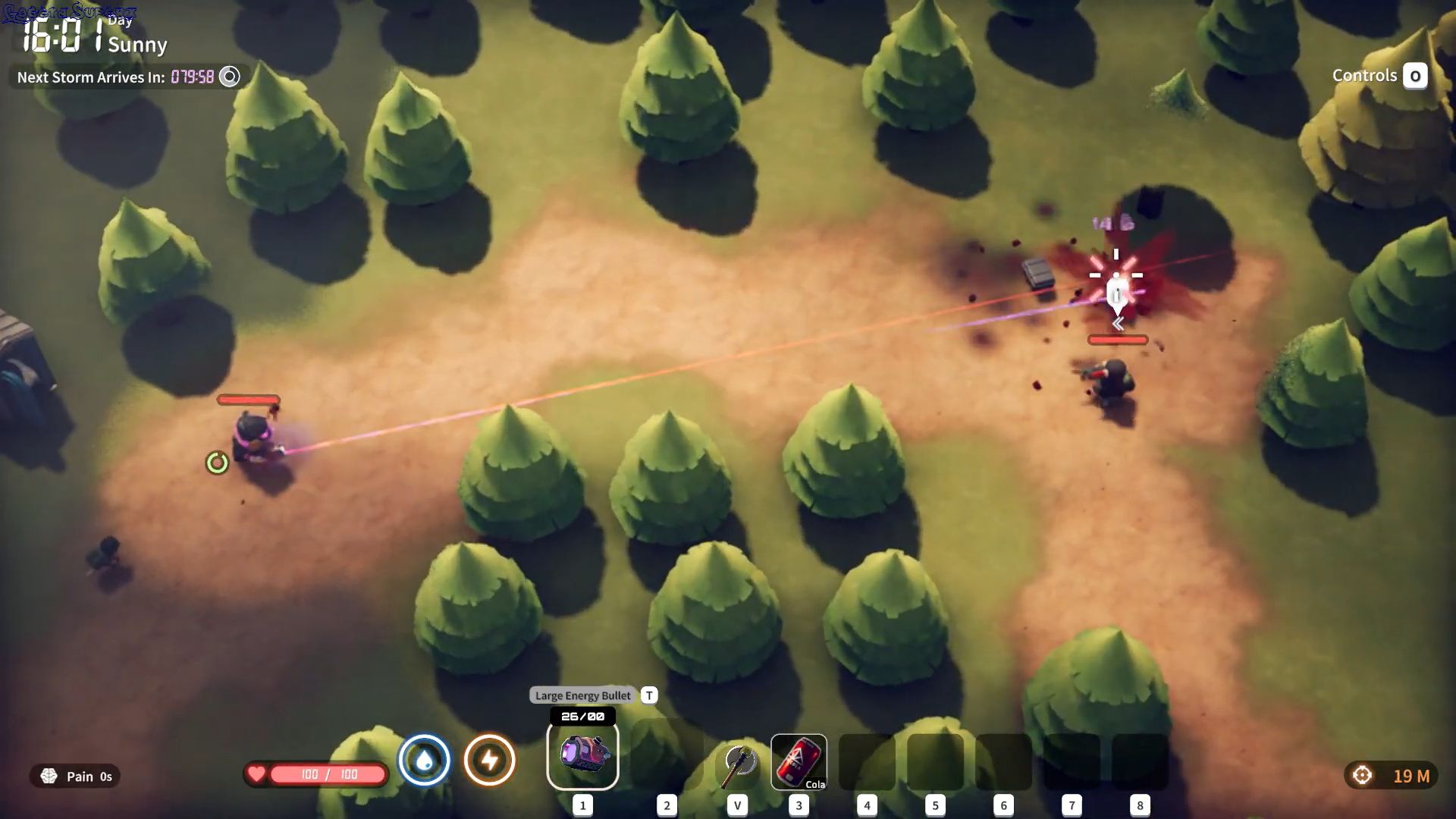Screen dimensions: 1456x819
Task: Toggle the T key badge on the weapon tooltip
Action: point(648,695)
